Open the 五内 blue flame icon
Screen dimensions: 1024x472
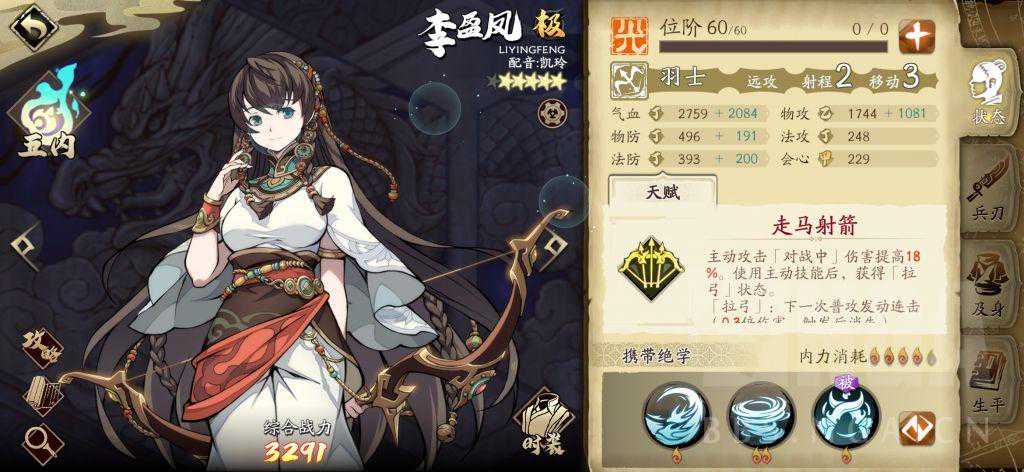coord(43,115)
